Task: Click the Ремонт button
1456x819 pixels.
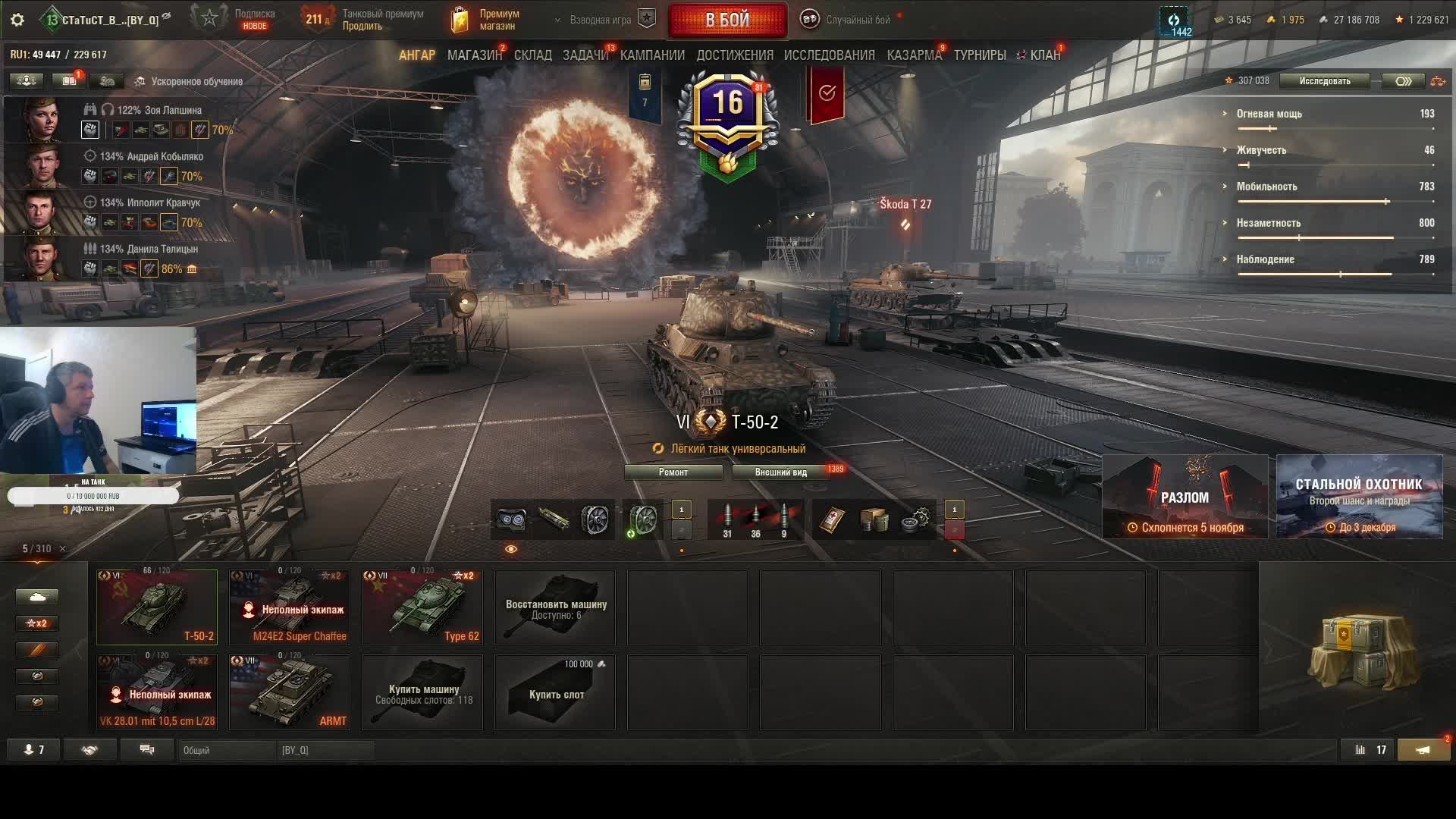Action: point(673,472)
